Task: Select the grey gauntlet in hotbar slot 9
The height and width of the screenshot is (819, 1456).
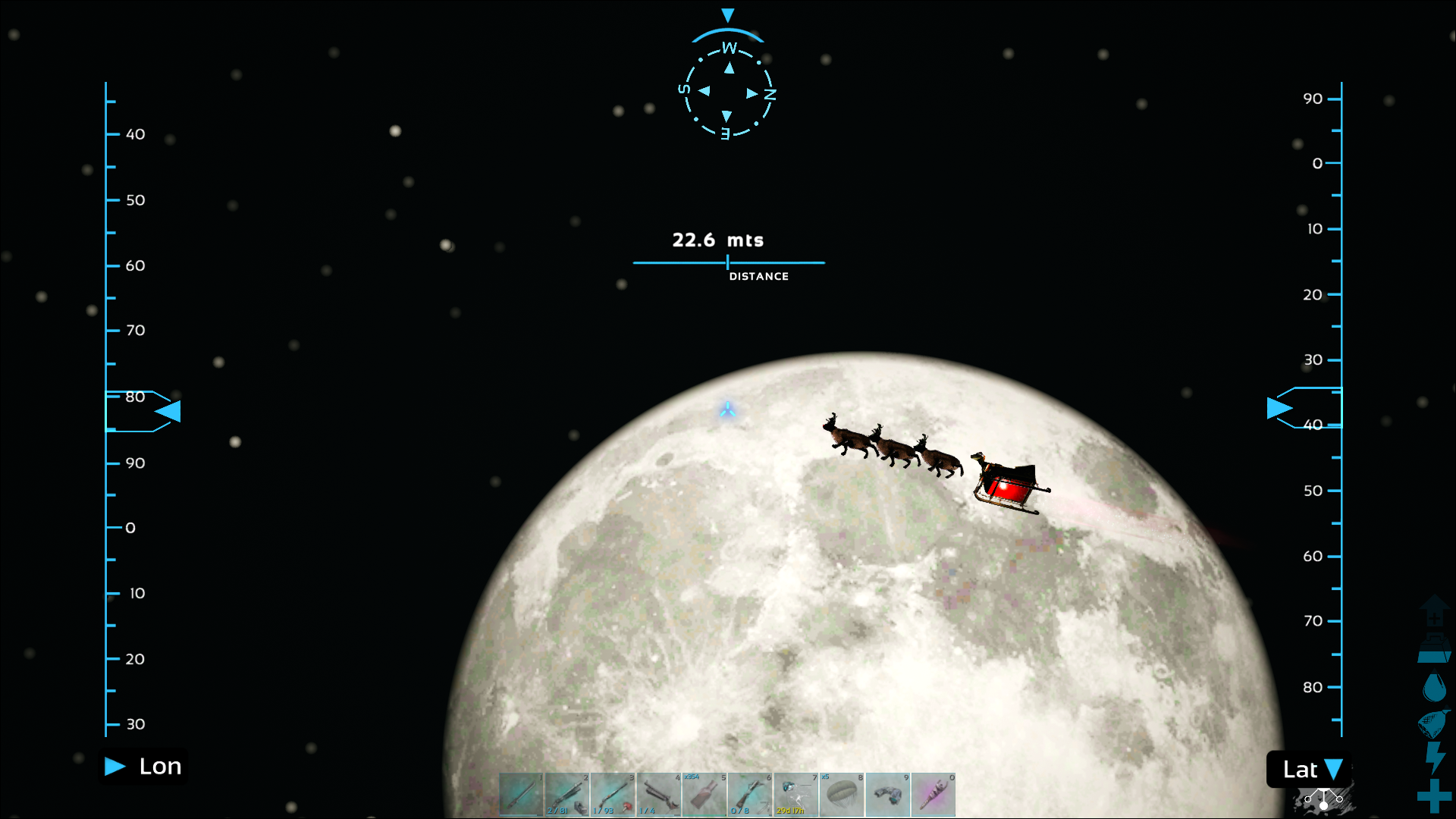Action: pos(887,795)
